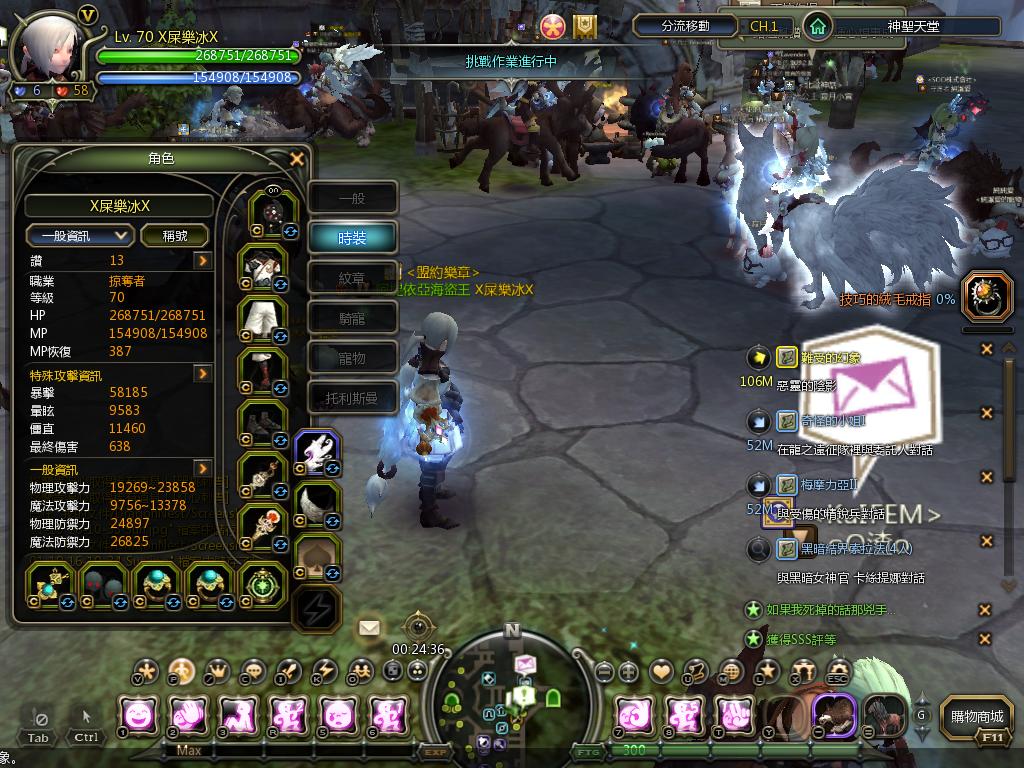This screenshot has width=1024, height=768.
Task: Dismiss the 獲得SSS評等 tracker entry
Action: point(986,639)
